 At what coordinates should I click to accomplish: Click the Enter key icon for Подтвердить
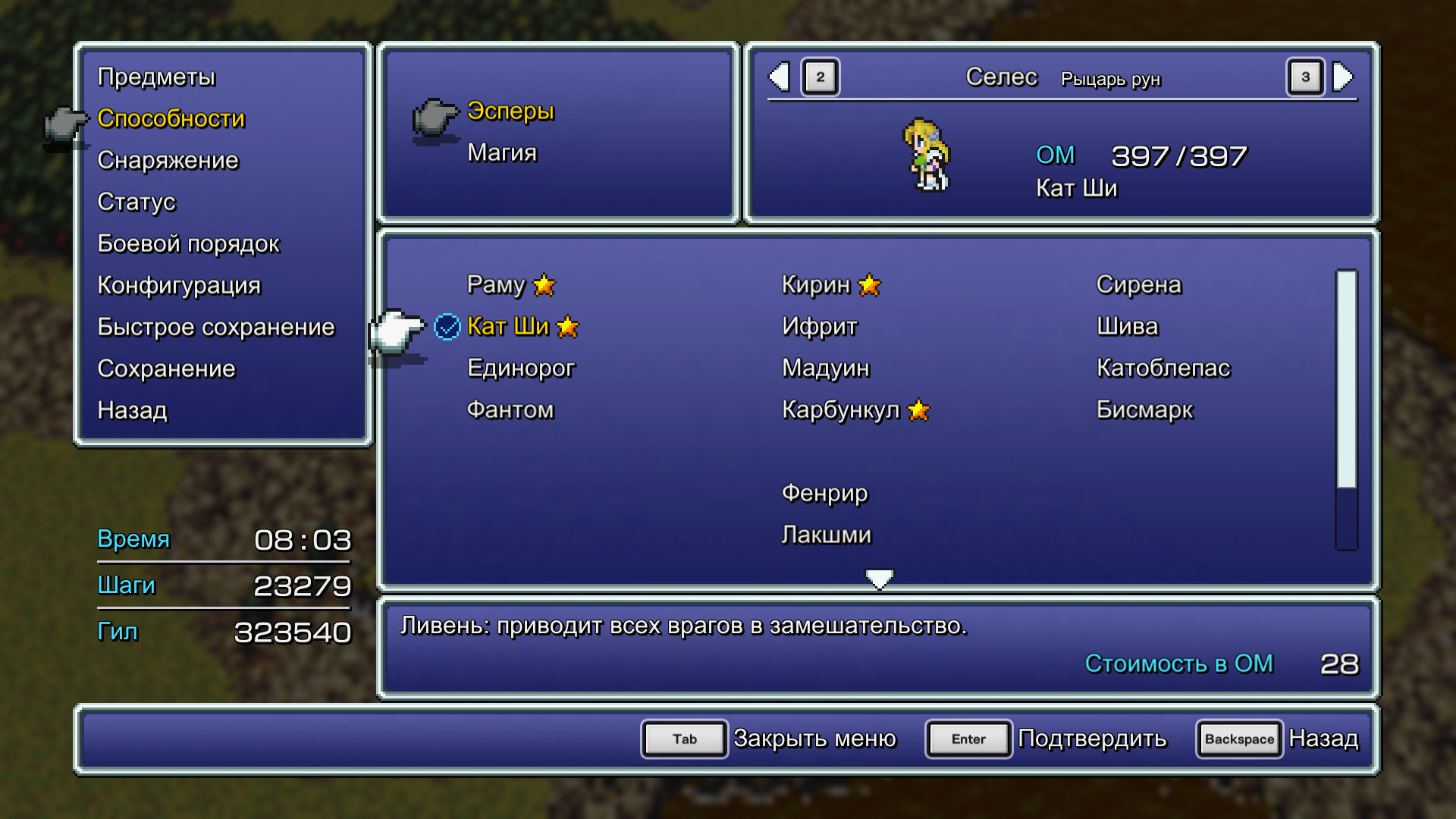click(x=968, y=739)
